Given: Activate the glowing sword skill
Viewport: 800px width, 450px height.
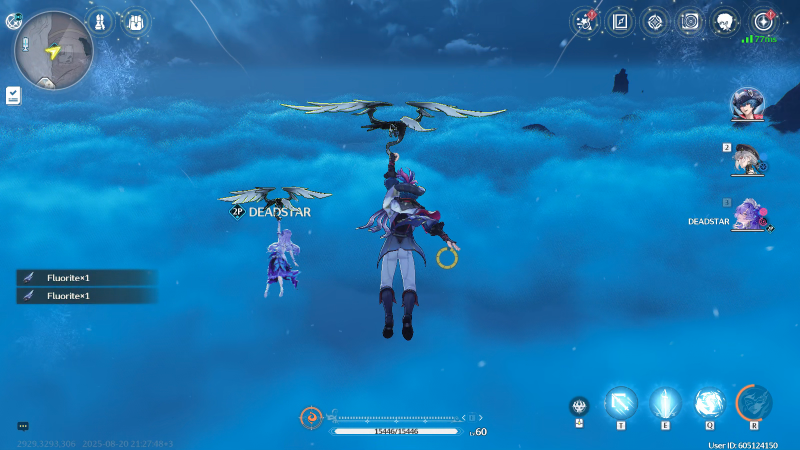Looking at the screenshot, I should (664, 403).
